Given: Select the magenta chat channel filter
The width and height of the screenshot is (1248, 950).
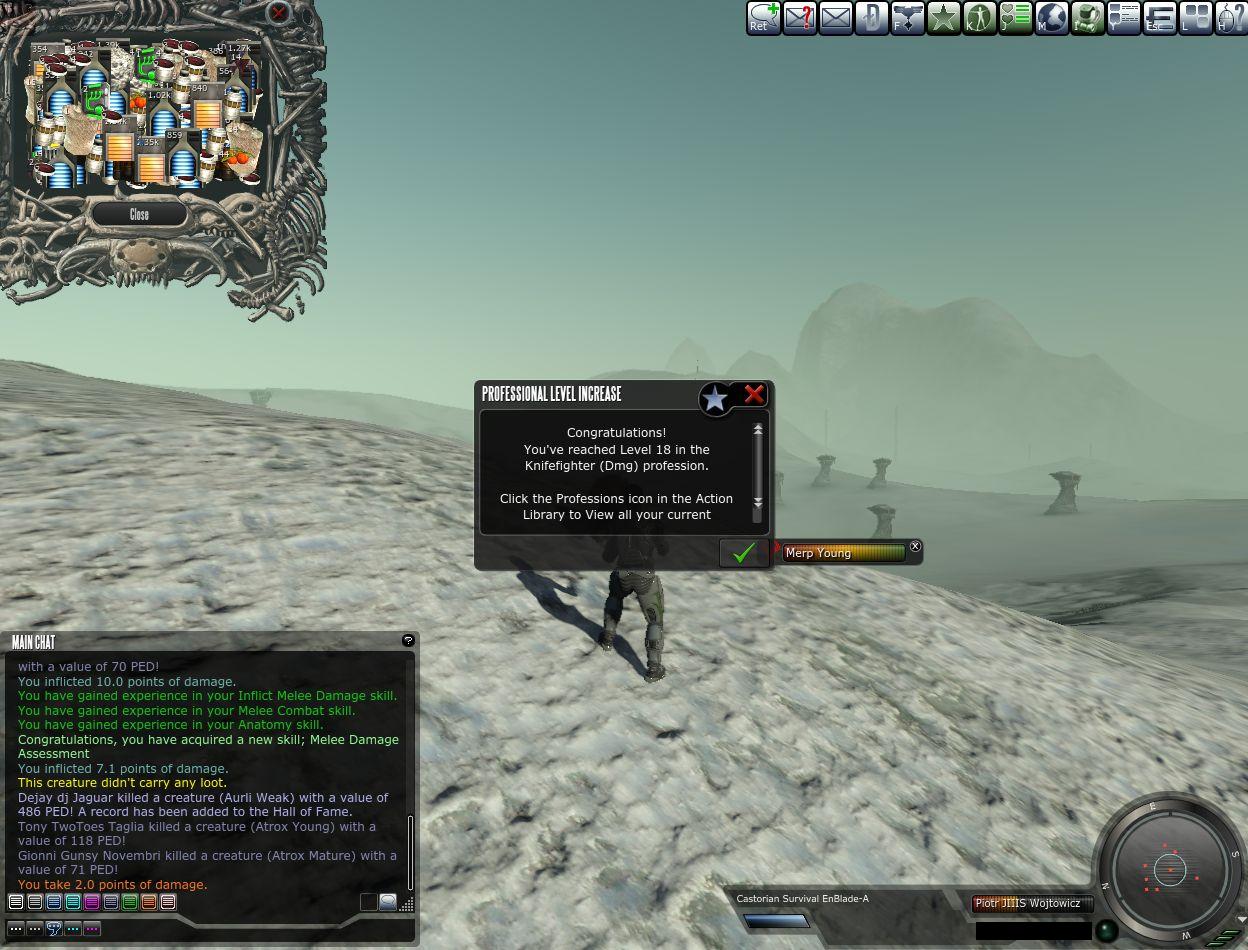Looking at the screenshot, I should (92, 902).
